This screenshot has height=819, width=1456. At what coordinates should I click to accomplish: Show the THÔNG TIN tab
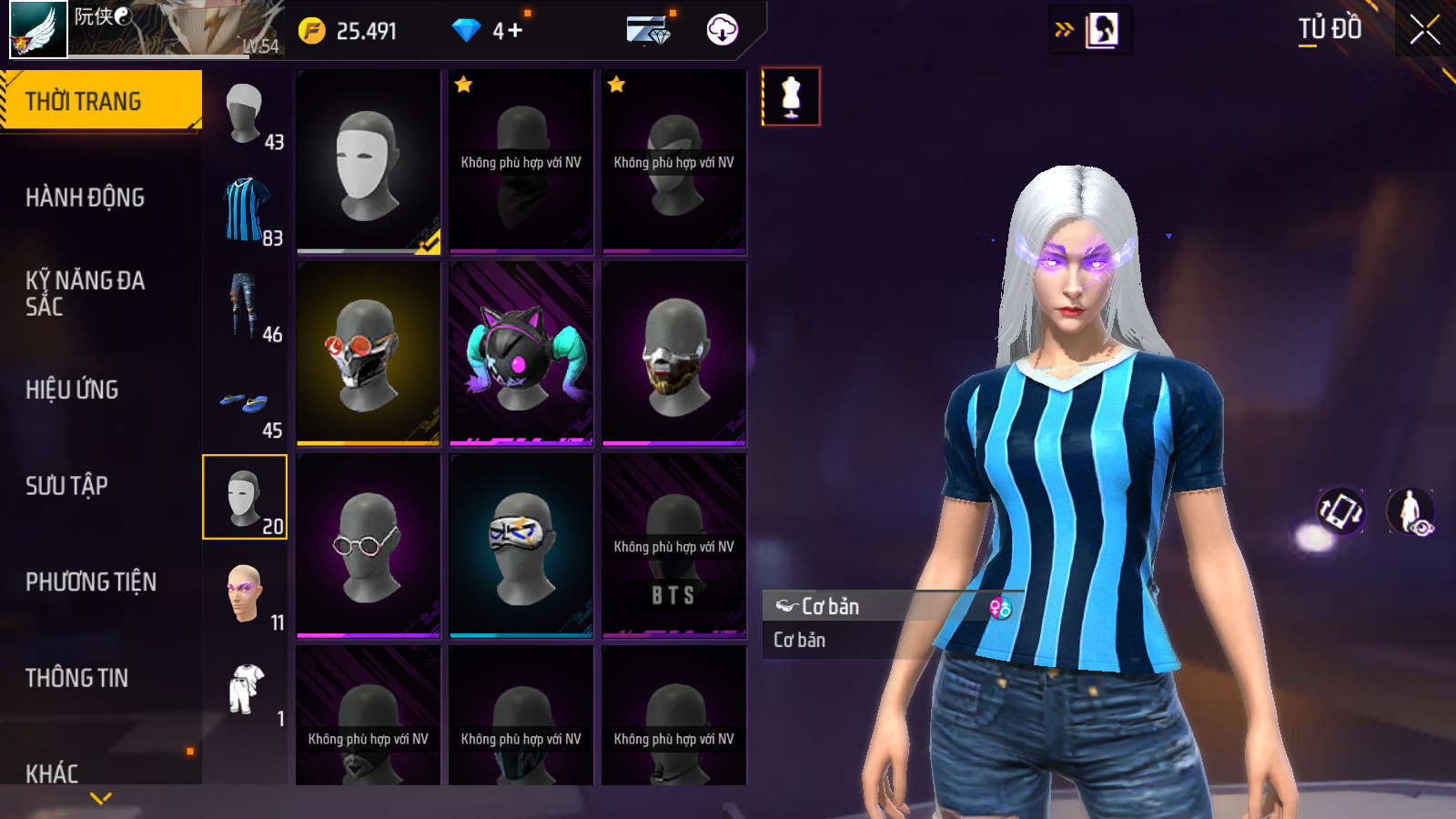(x=76, y=678)
